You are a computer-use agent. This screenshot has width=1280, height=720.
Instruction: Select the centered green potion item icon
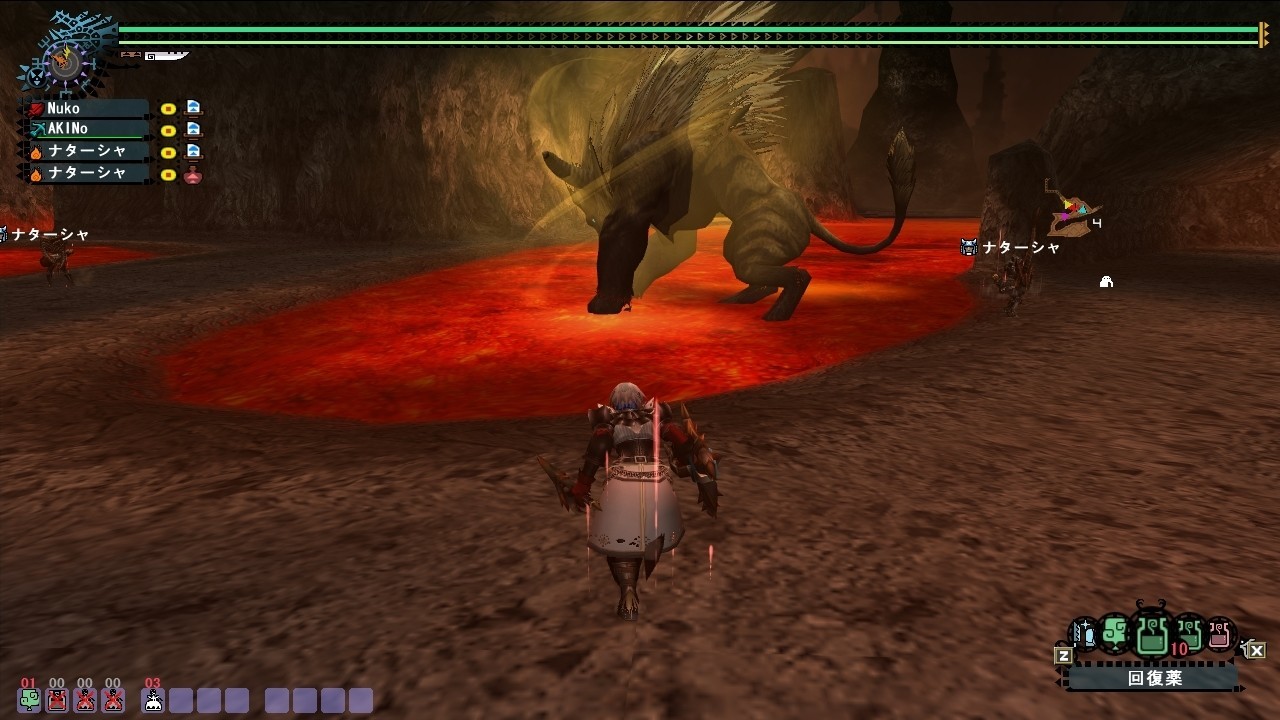click(x=1151, y=635)
